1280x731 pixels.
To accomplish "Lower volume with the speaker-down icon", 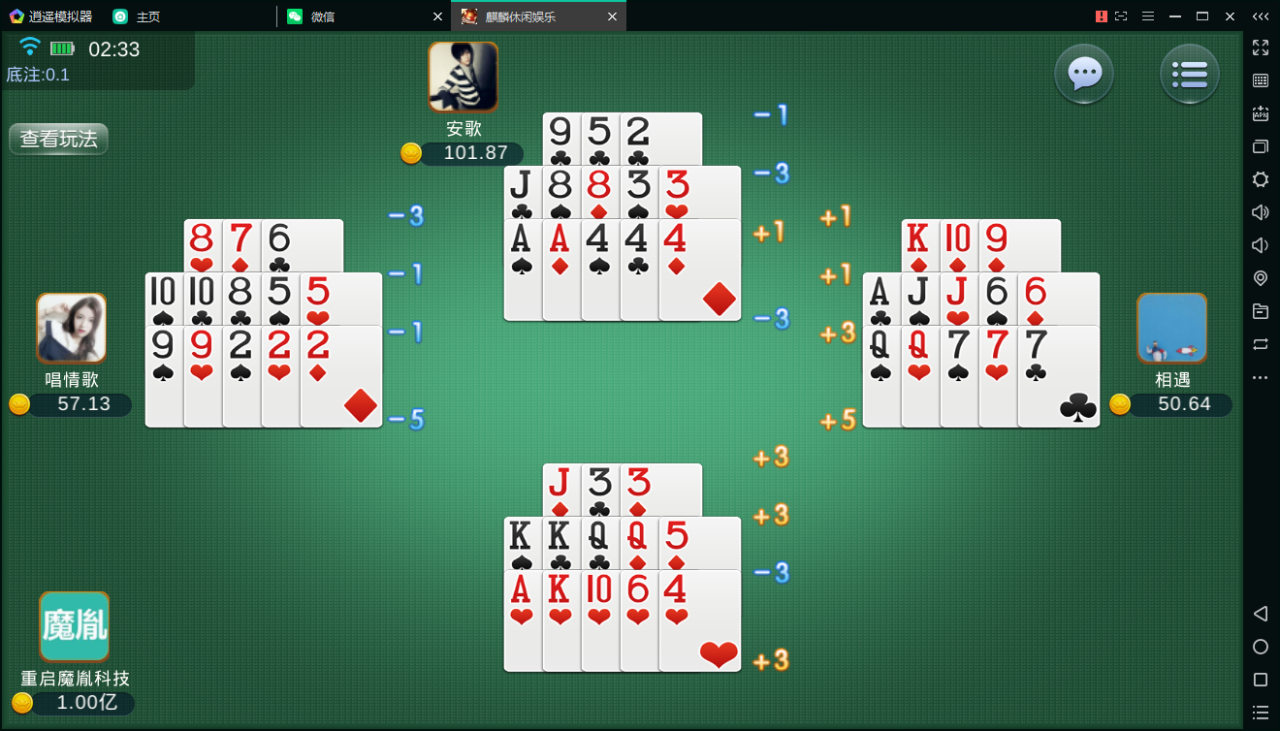I will click(1260, 245).
